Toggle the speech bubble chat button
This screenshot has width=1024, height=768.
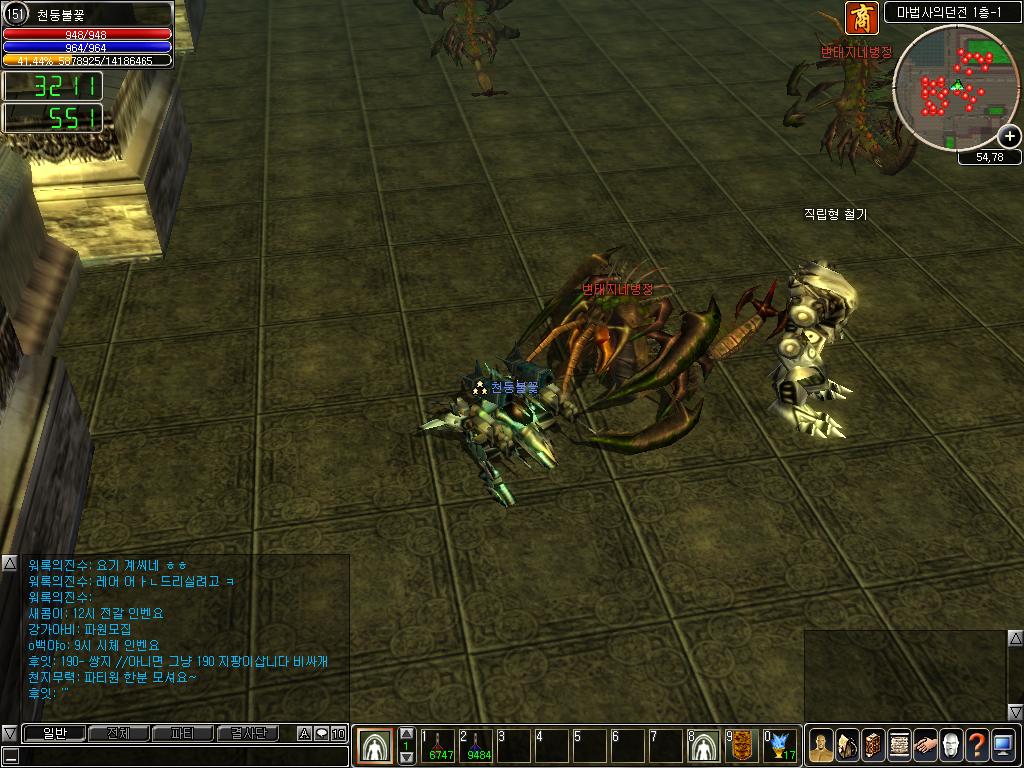point(322,734)
